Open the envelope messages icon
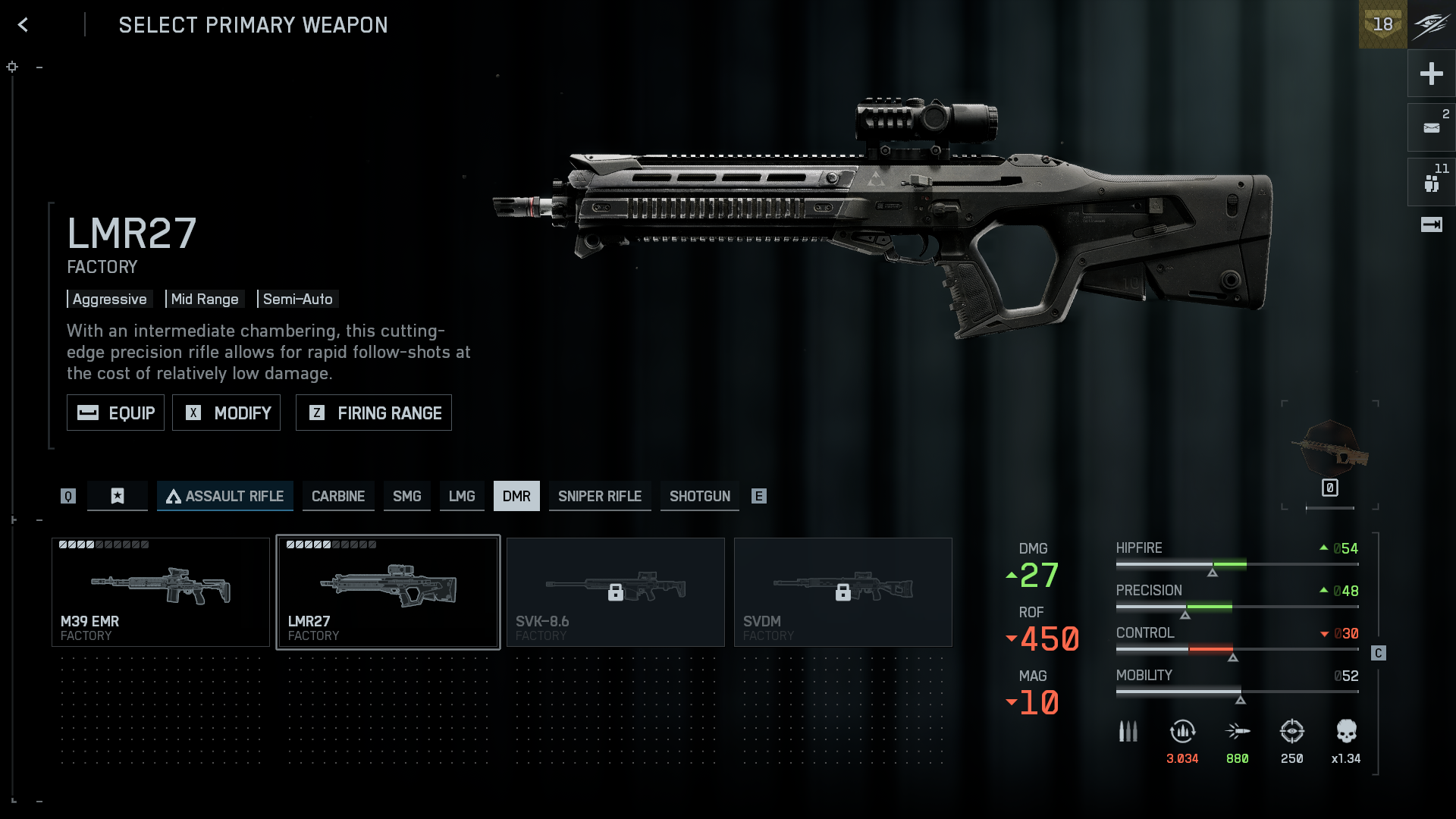This screenshot has width=1456, height=819. point(1431,128)
